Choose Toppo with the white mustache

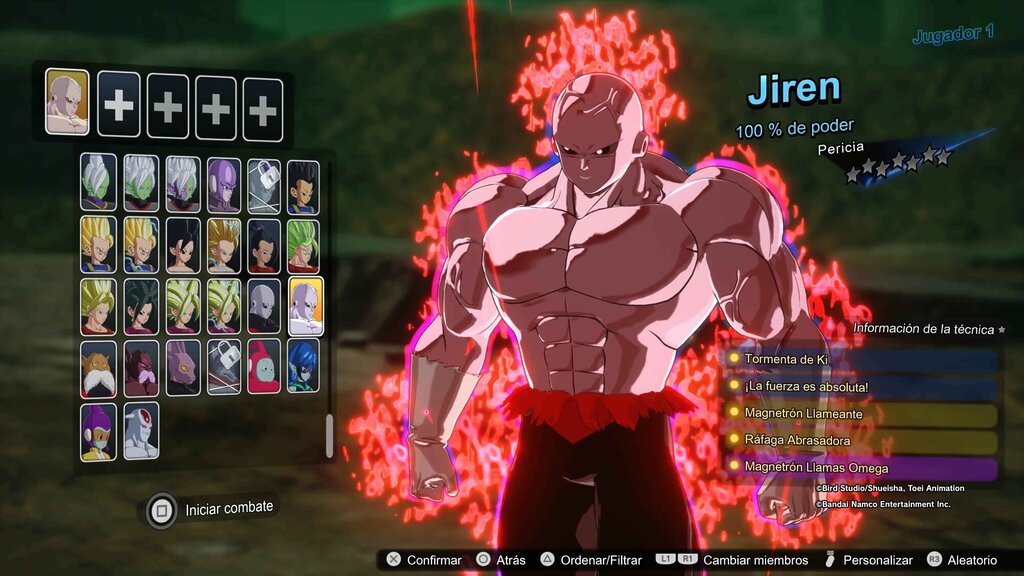coord(98,368)
